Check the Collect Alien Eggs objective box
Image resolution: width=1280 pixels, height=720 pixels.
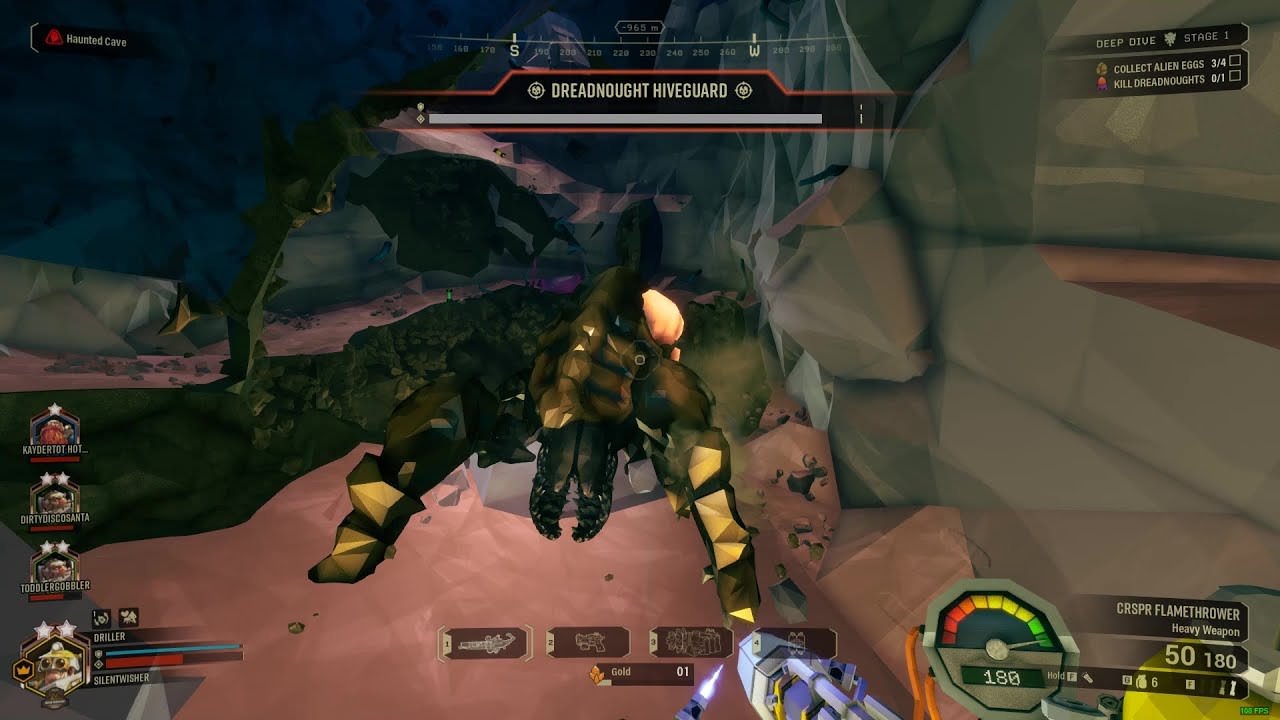tap(1235, 62)
